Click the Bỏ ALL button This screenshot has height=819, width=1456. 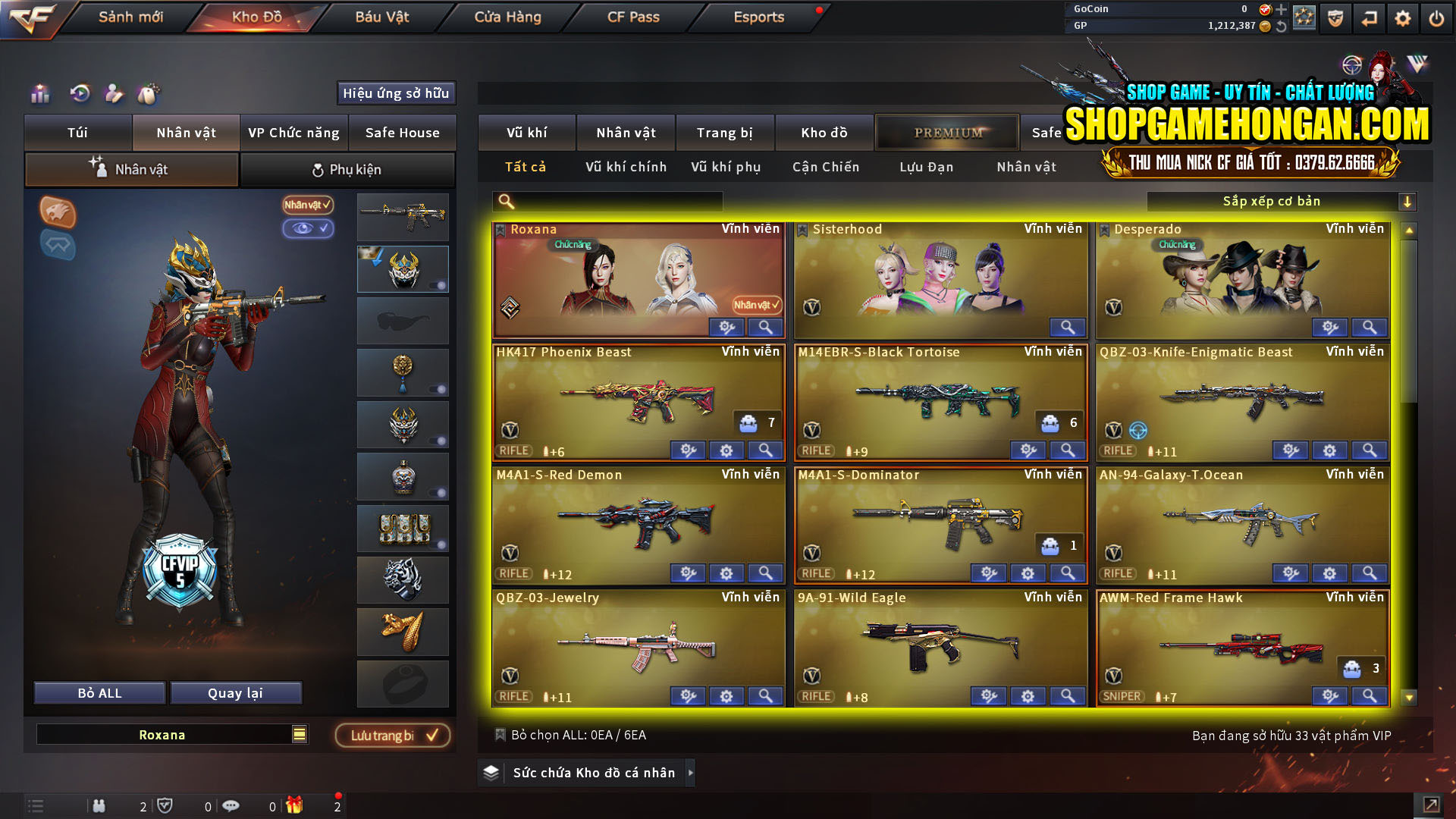point(99,692)
